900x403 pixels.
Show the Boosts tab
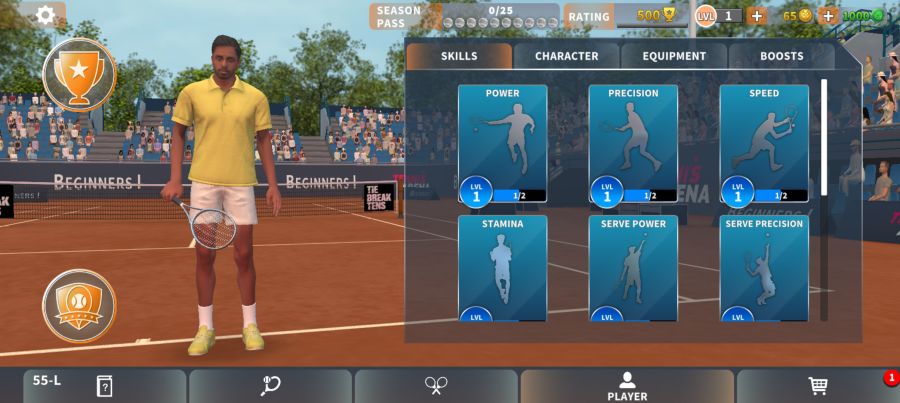(781, 56)
